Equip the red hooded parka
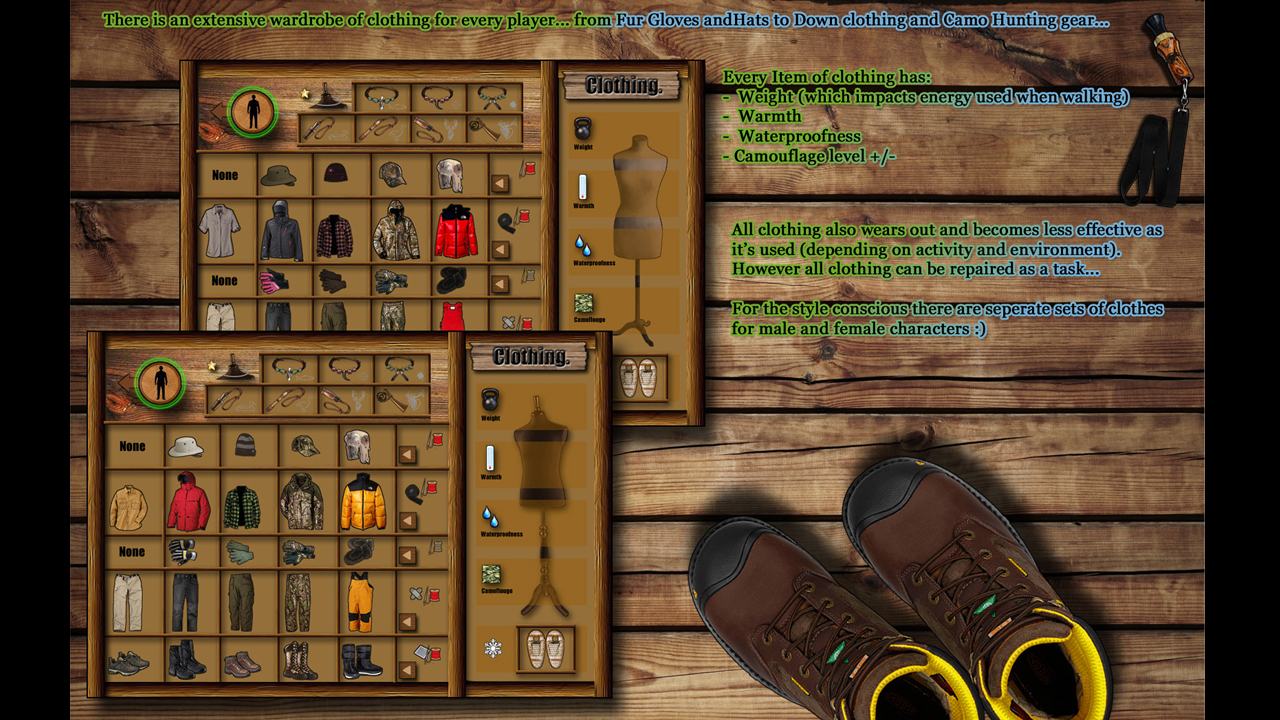This screenshot has height=720, width=1280. click(188, 502)
